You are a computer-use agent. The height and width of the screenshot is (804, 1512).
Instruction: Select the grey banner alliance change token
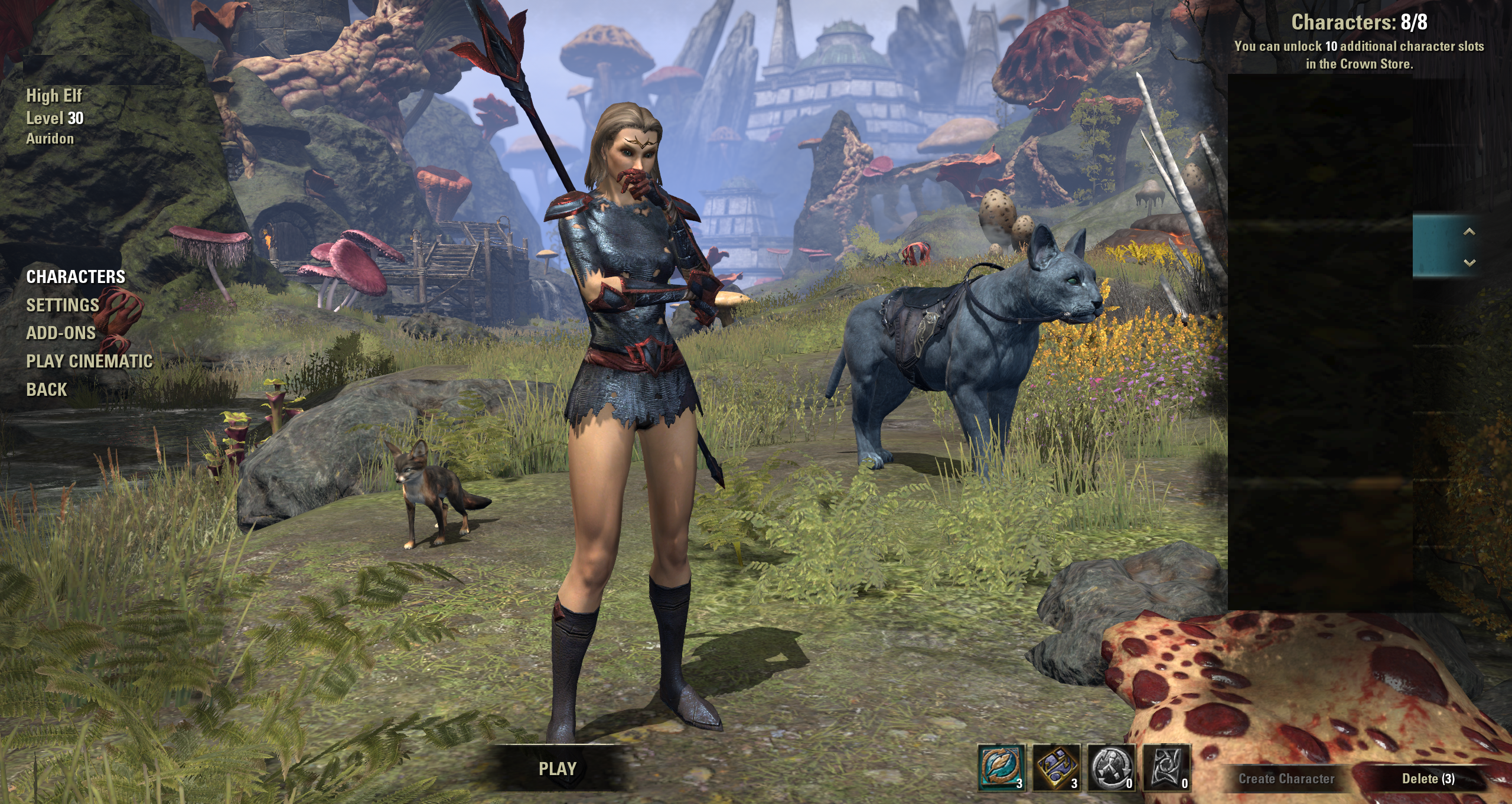pyautogui.click(x=1166, y=767)
